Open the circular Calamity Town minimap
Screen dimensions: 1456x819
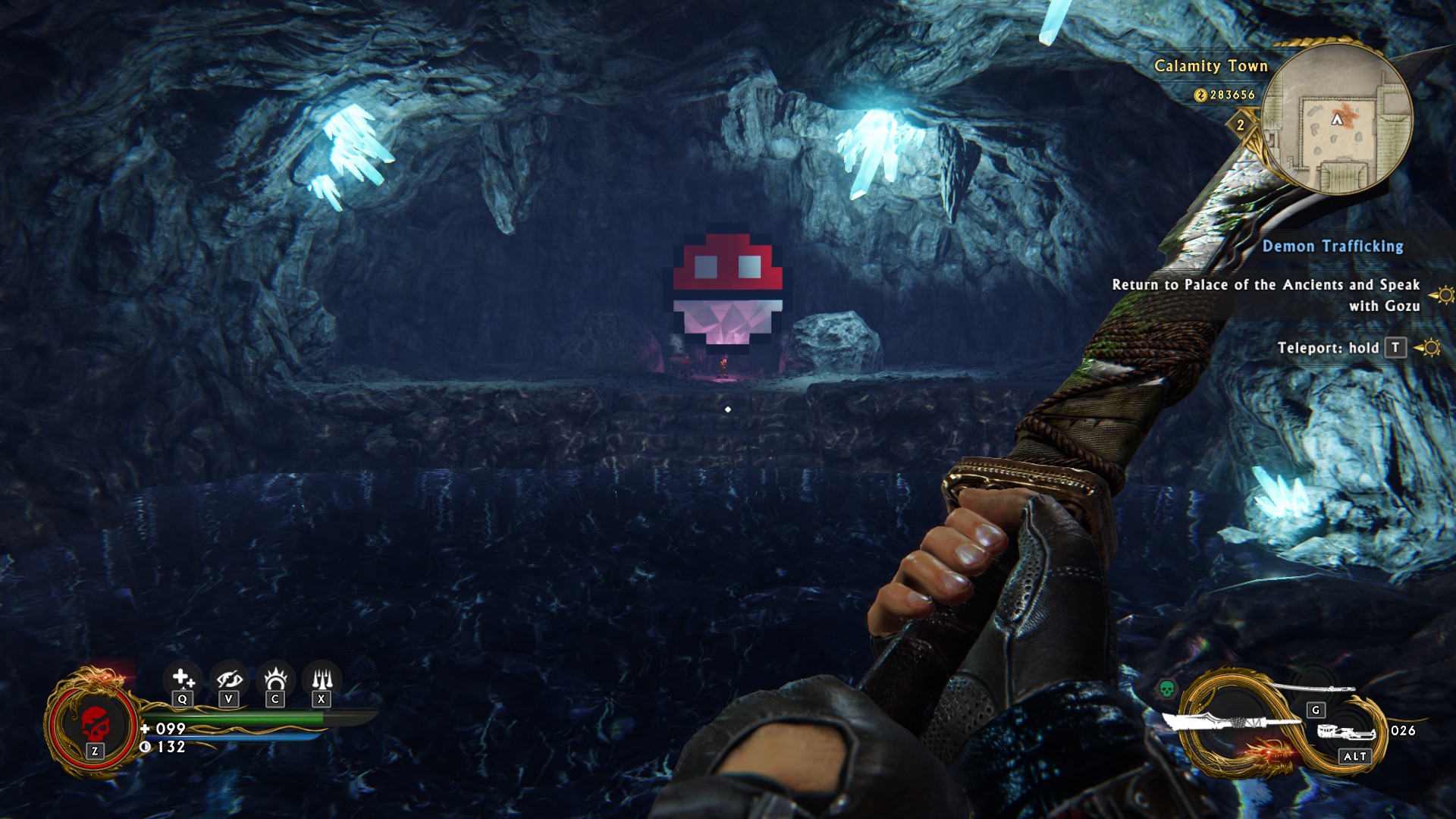tap(1337, 119)
